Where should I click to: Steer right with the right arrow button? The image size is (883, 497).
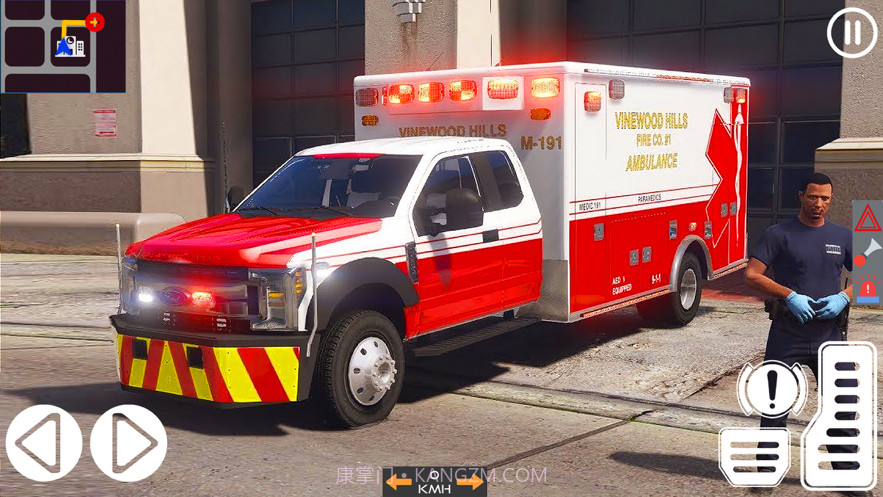pyautogui.click(x=129, y=443)
